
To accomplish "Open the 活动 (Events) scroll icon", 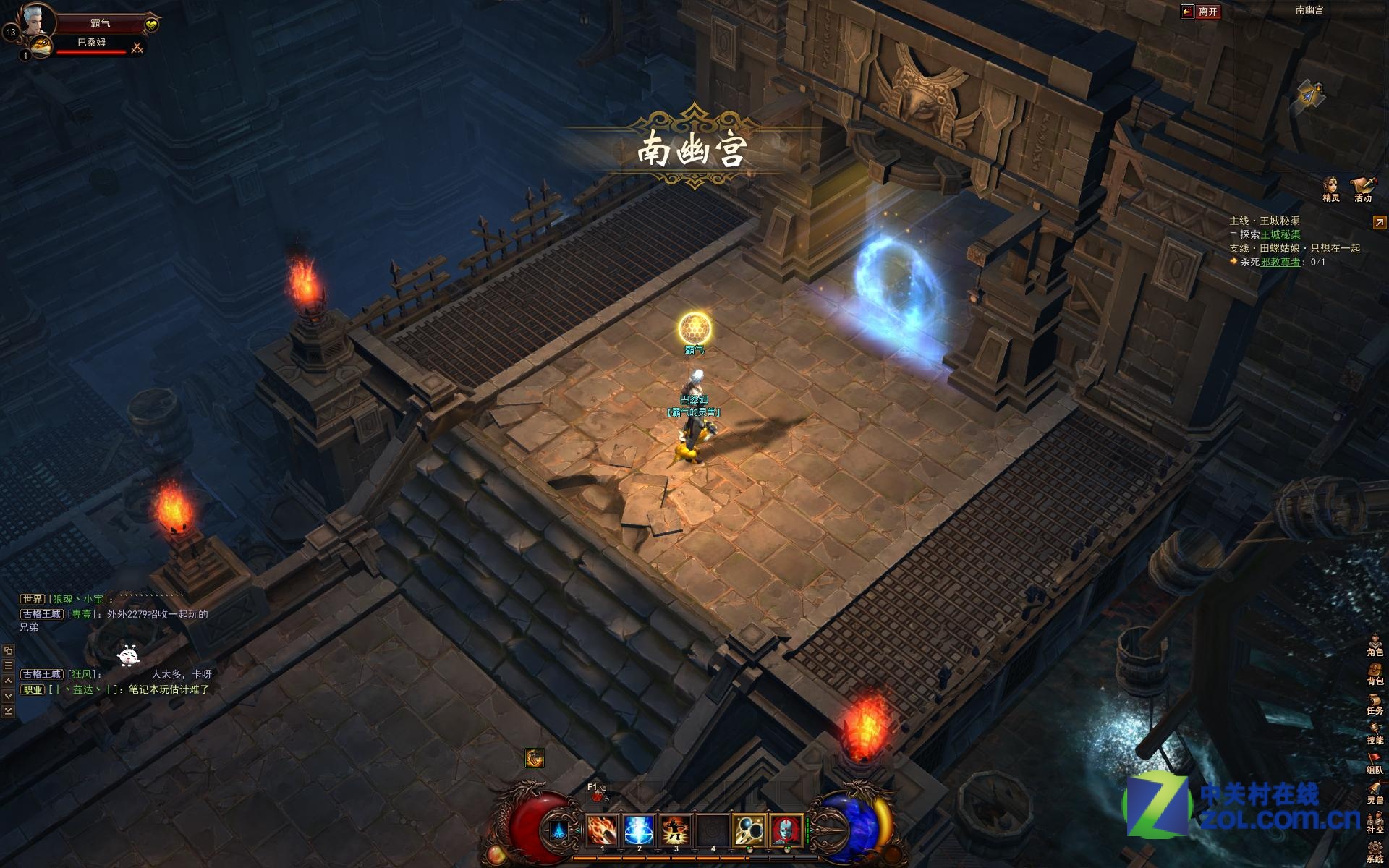I will tap(1363, 187).
